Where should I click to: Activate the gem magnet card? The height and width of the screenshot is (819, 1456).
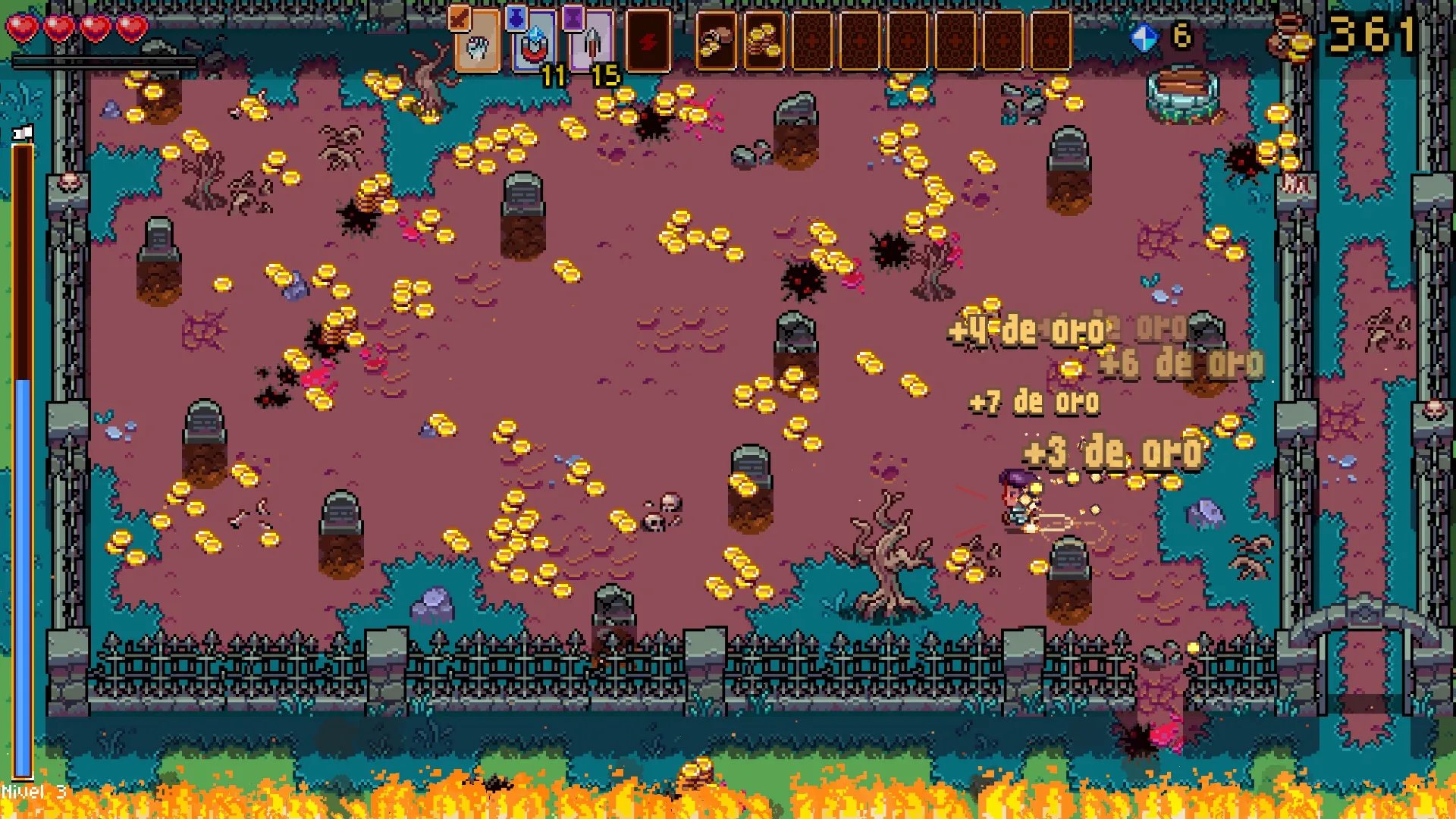pyautogui.click(x=534, y=43)
